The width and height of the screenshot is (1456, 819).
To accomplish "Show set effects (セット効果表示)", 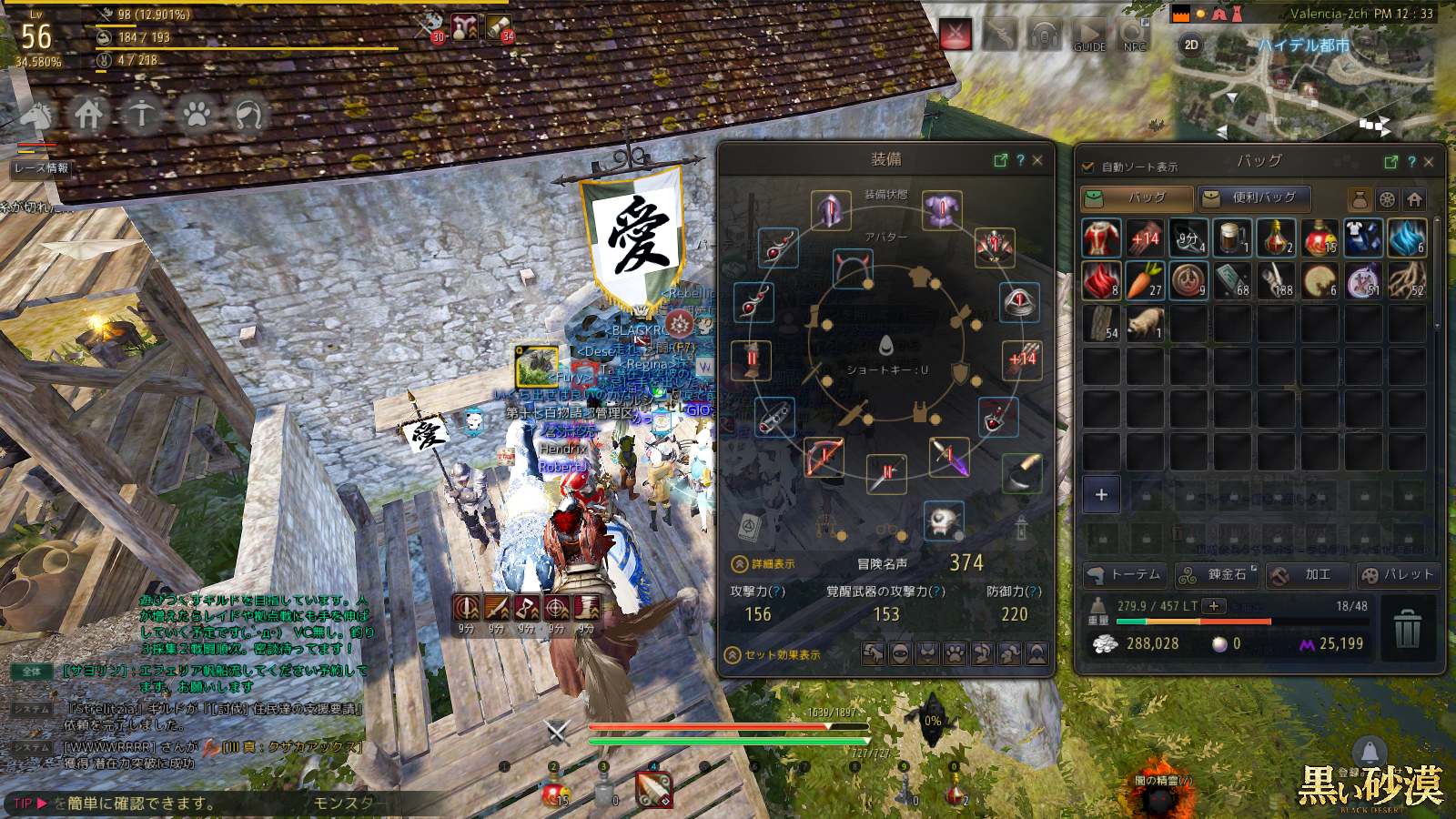I will [773, 655].
